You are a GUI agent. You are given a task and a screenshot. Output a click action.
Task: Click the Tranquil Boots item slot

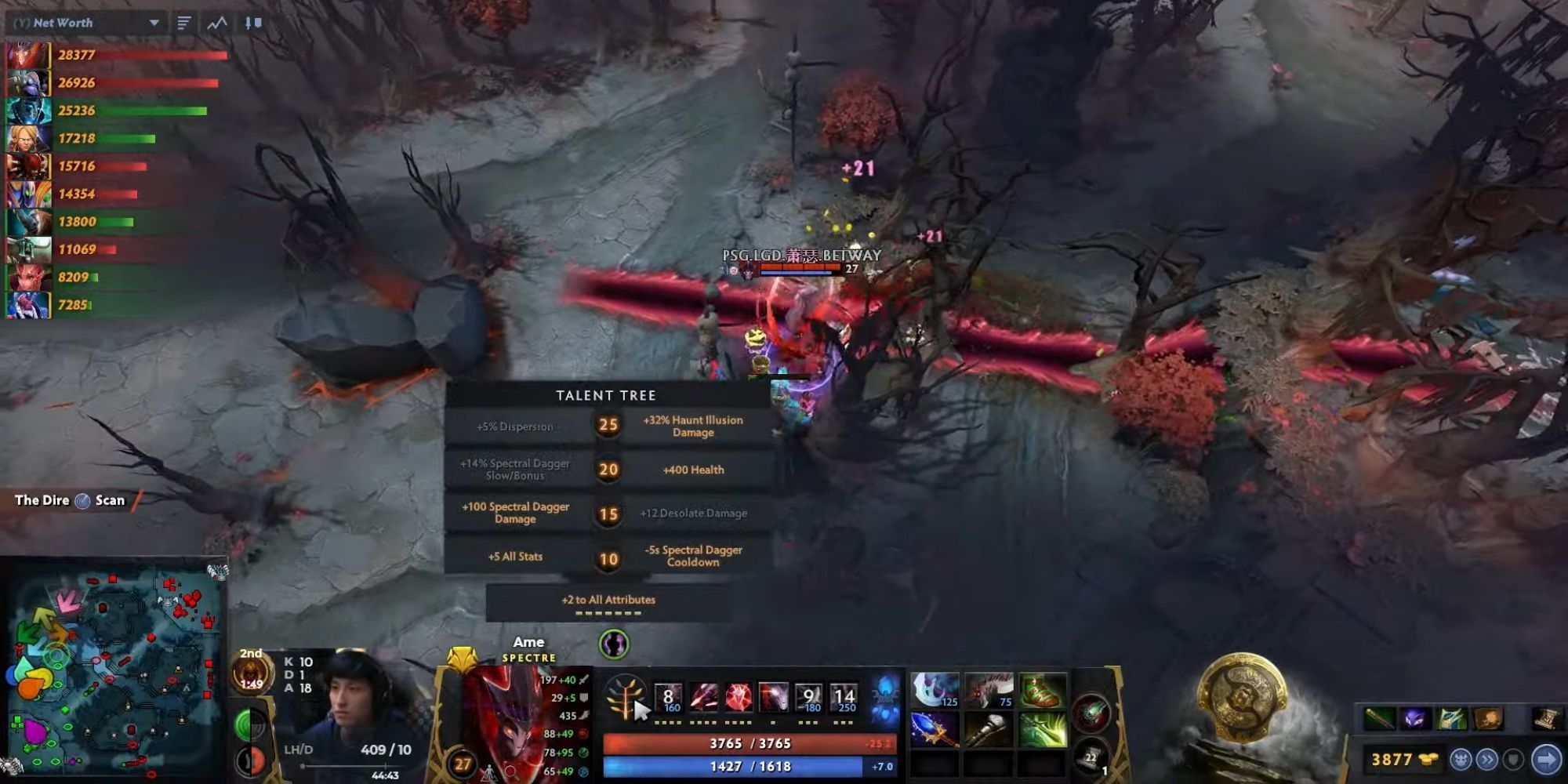click(x=1039, y=691)
